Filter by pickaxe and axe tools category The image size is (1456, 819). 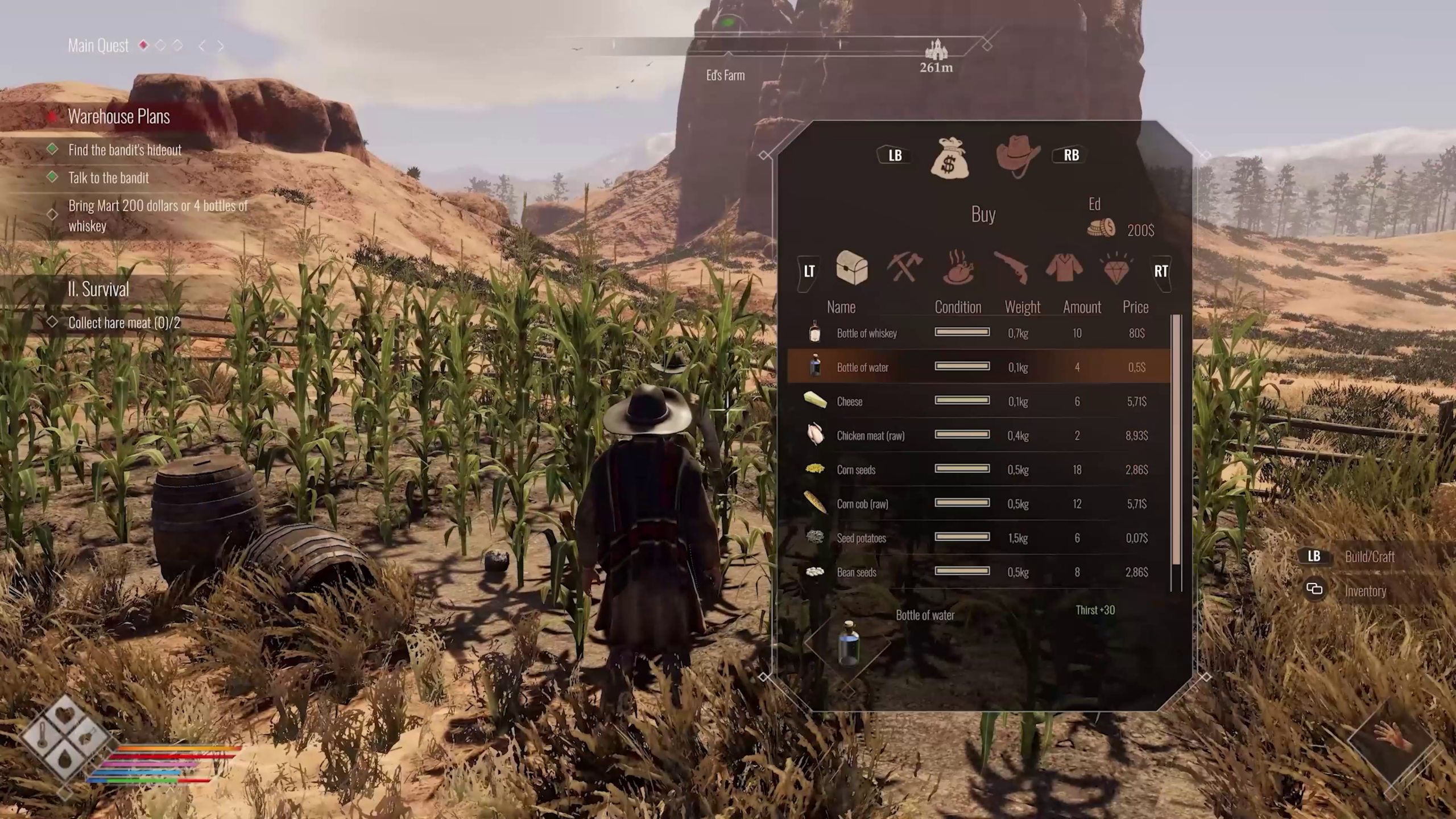tap(904, 268)
